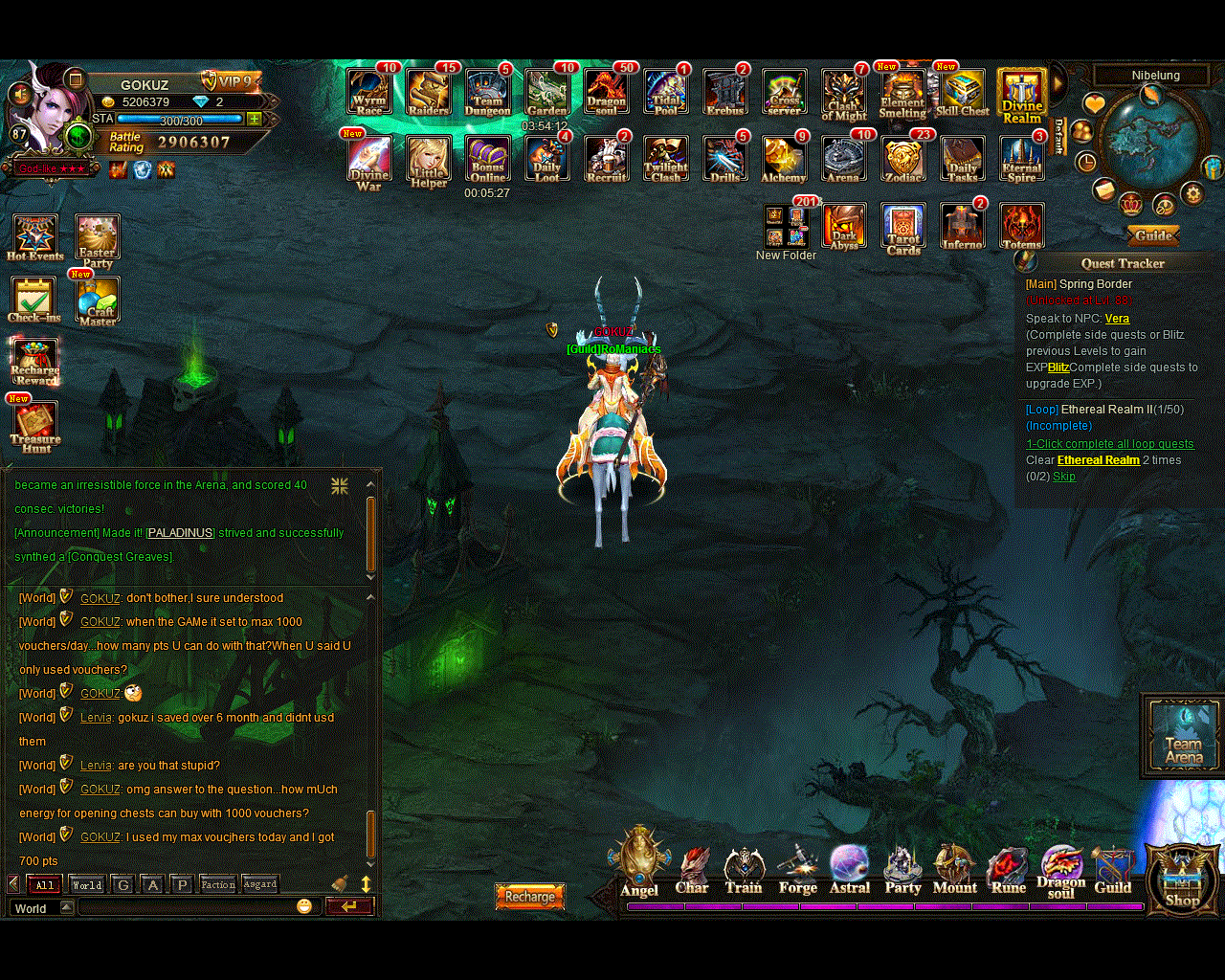Open the Shop
This screenshot has height=980, width=1225.
(x=1182, y=876)
